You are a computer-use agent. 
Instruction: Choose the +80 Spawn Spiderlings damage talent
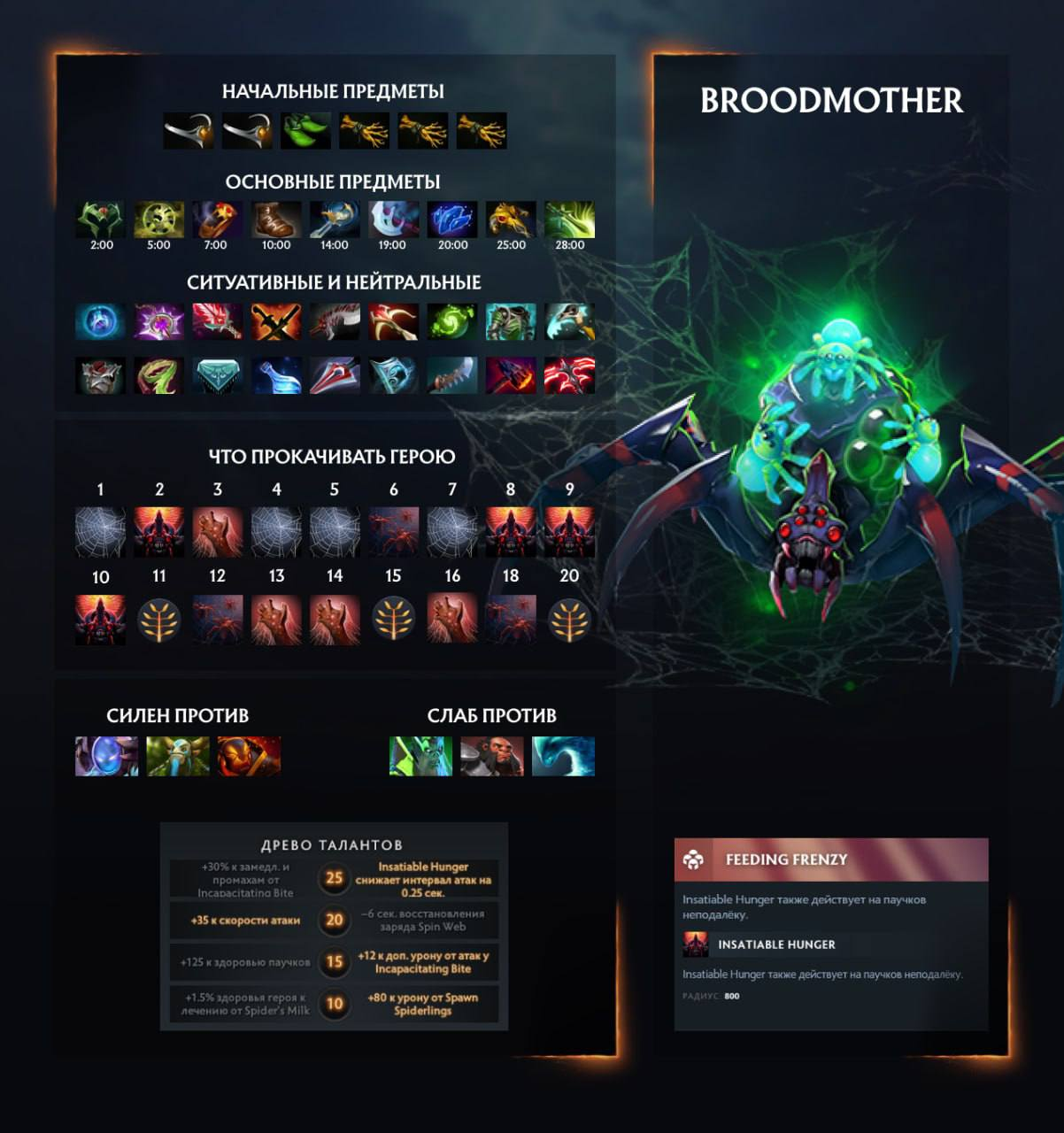pos(423,1004)
